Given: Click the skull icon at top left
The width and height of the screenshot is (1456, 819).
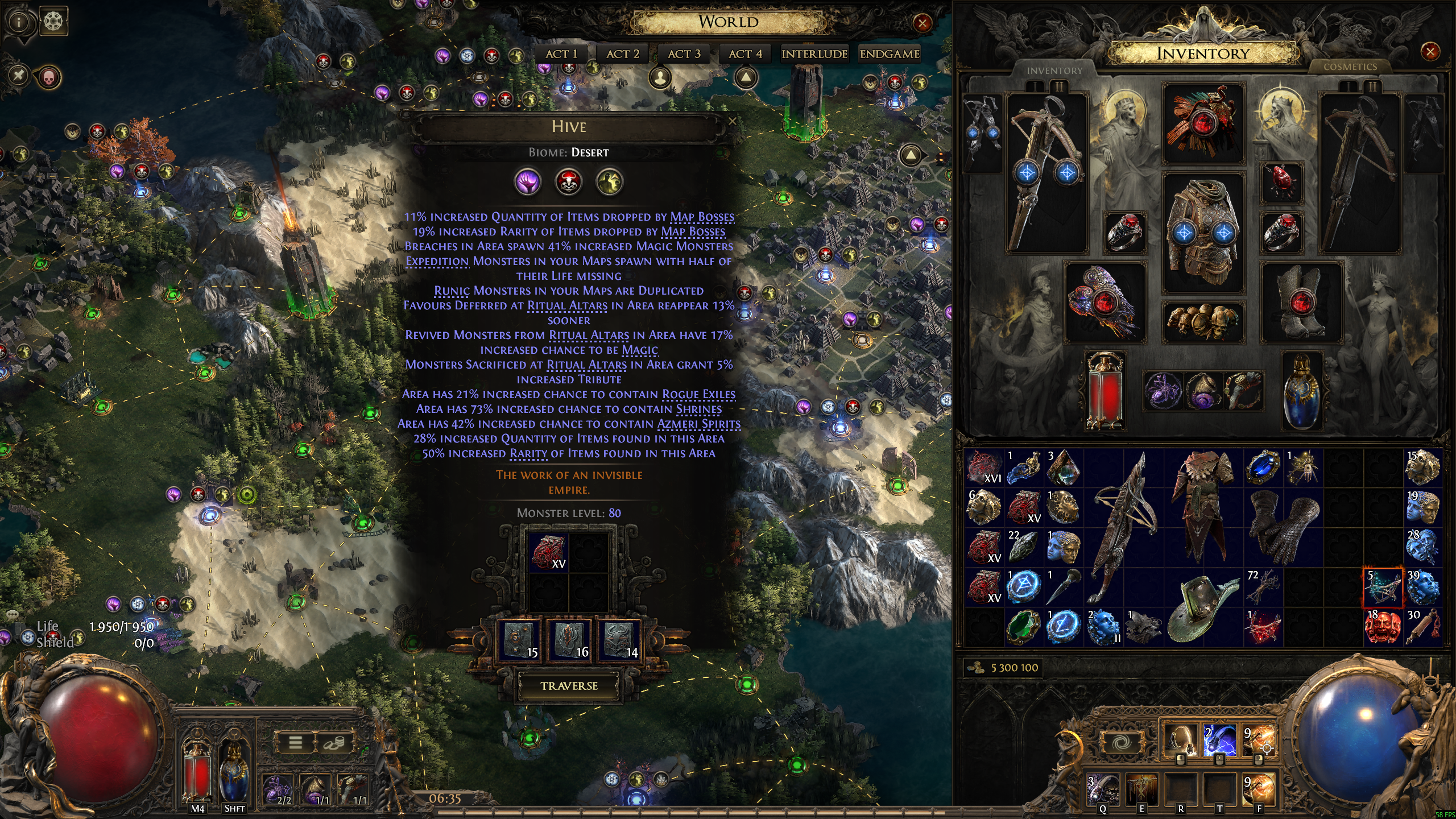Looking at the screenshot, I should pos(49,77).
